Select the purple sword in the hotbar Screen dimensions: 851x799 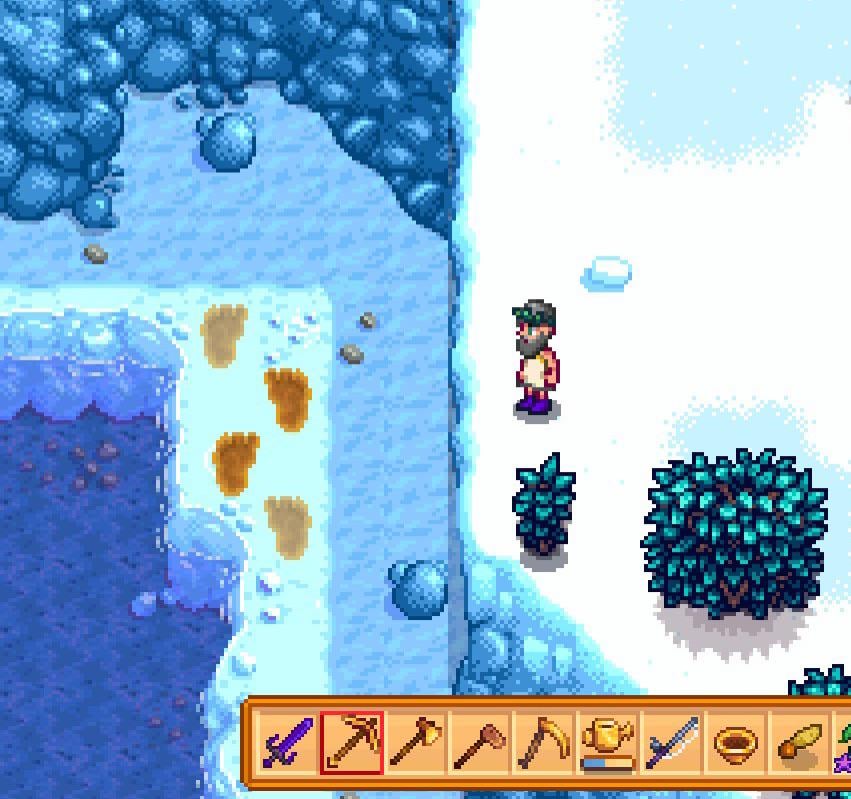(287, 744)
